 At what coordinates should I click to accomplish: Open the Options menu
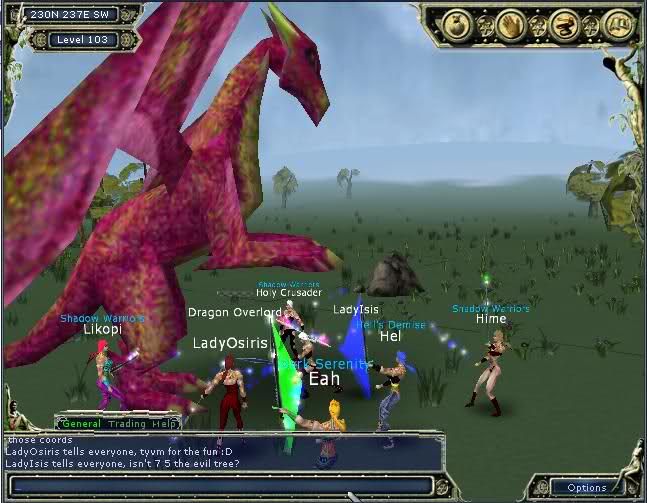tap(586, 487)
